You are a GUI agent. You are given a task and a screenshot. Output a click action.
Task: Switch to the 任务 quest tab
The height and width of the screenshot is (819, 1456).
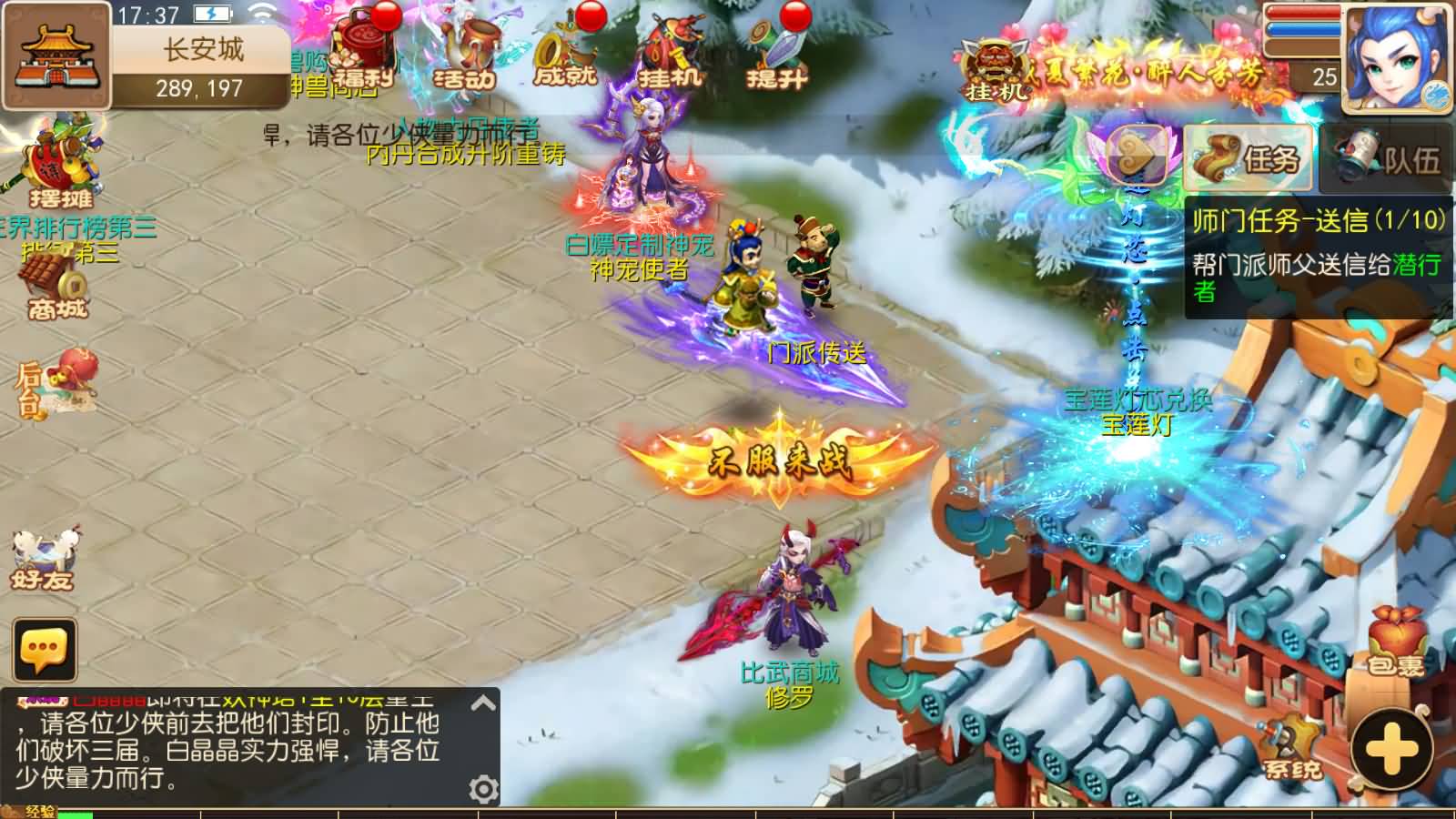[1249, 159]
